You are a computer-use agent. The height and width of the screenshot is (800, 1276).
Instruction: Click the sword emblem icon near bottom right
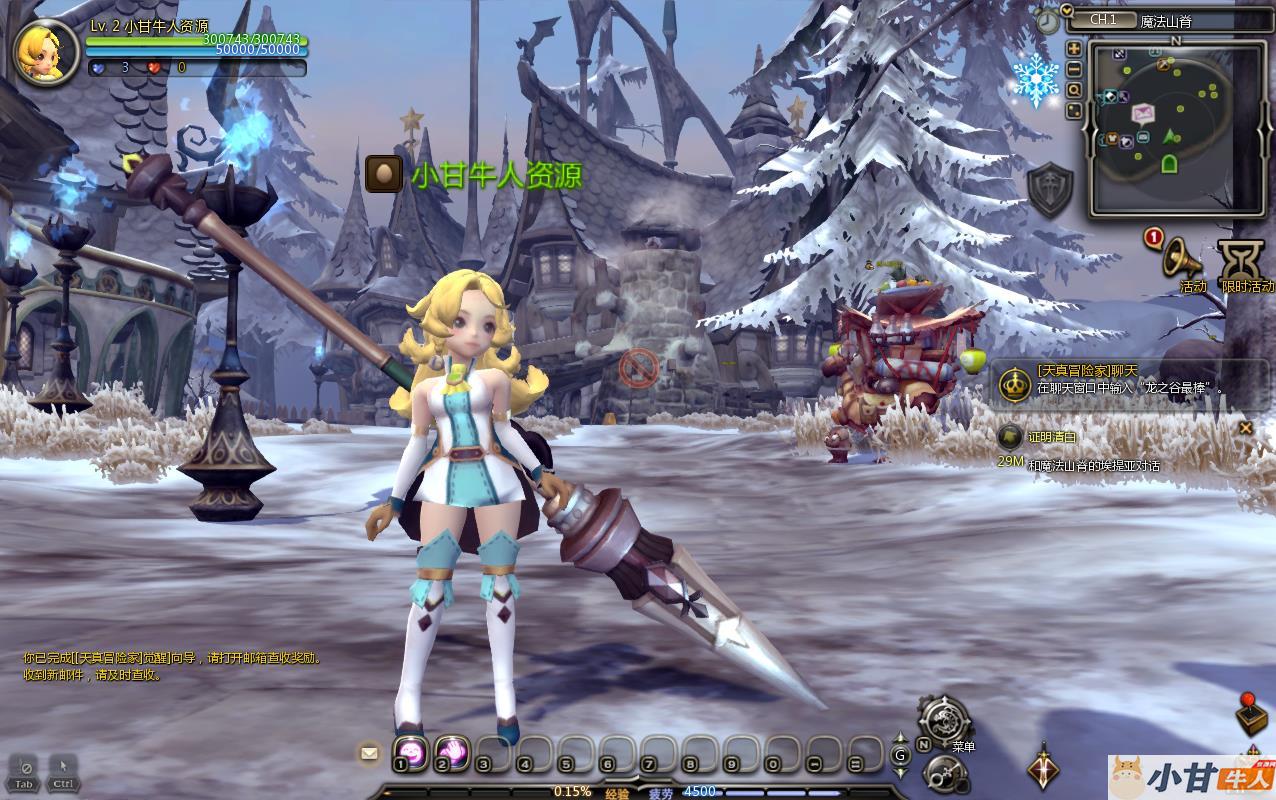(x=1044, y=767)
